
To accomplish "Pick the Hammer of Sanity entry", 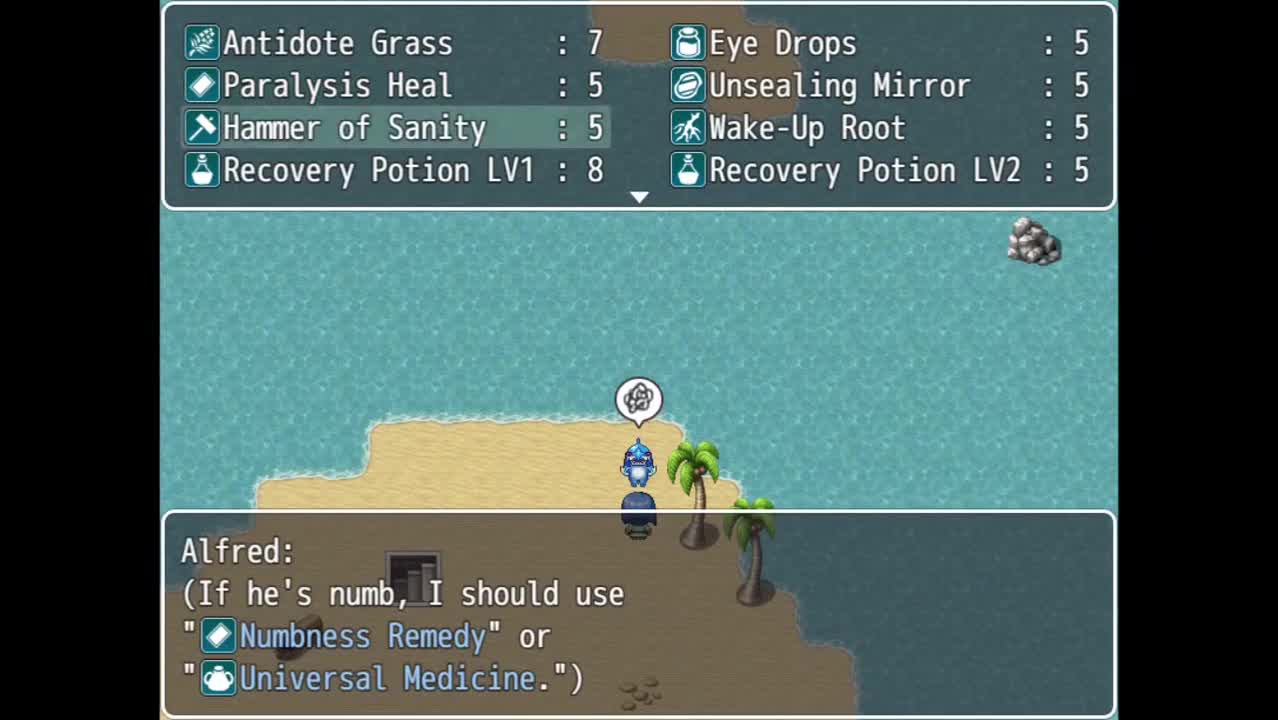I will 395,128.
